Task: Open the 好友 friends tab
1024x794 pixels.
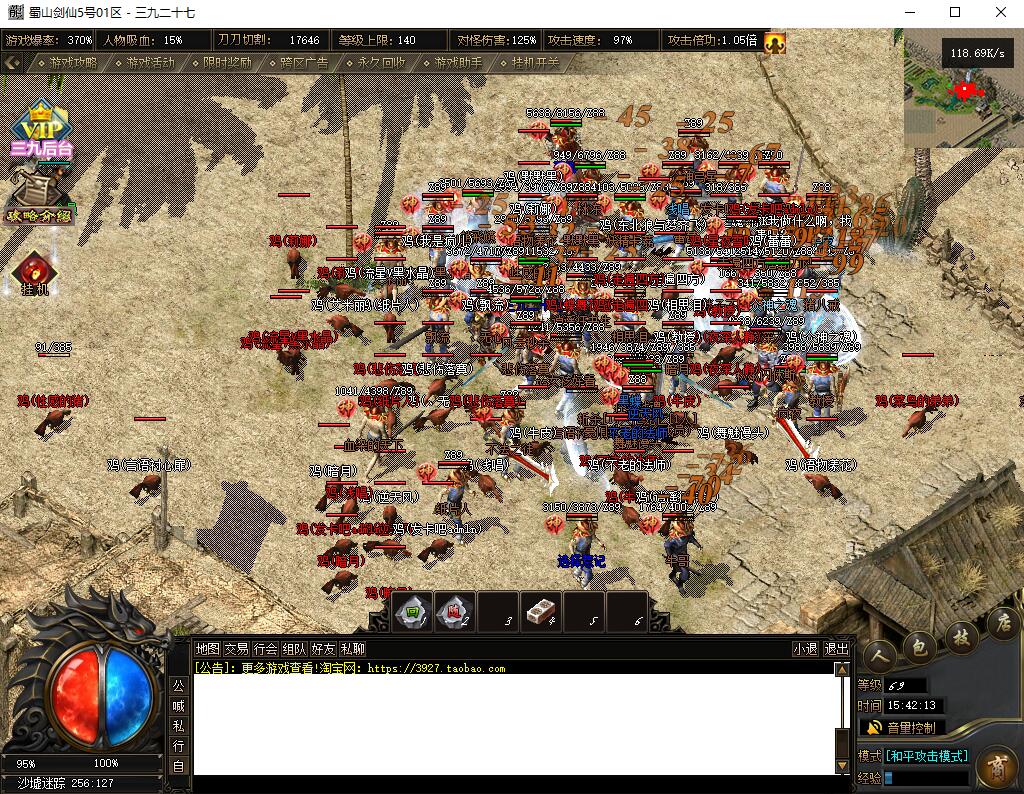Action: (323, 648)
